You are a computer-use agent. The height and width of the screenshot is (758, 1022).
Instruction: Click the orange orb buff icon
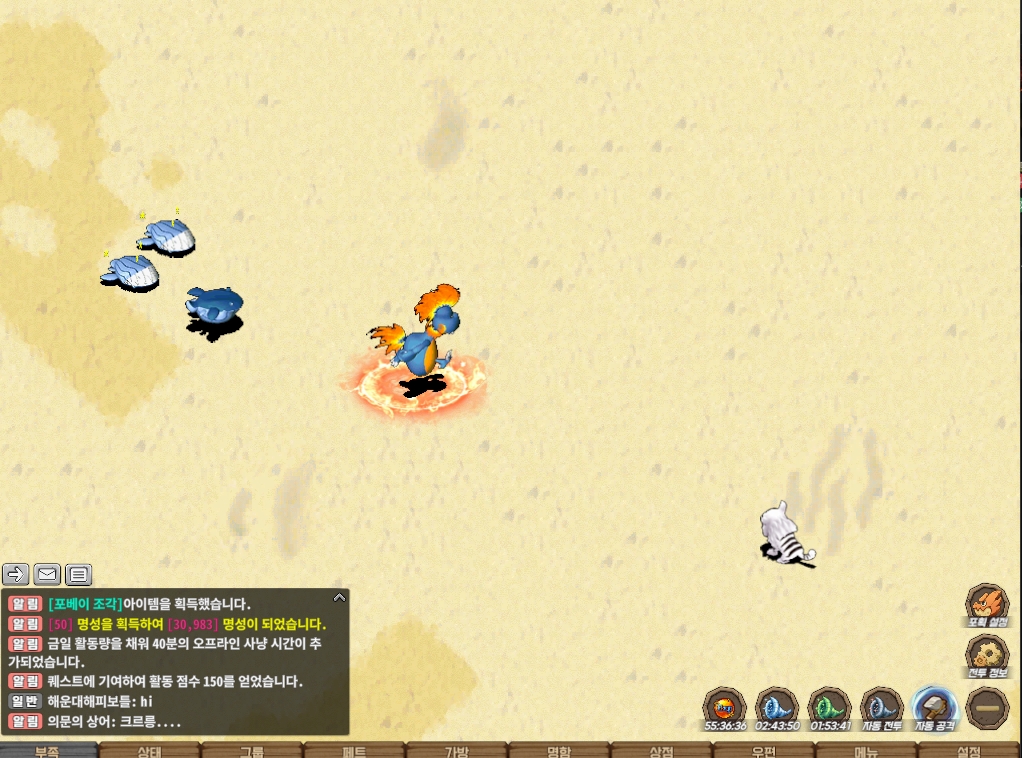point(725,705)
